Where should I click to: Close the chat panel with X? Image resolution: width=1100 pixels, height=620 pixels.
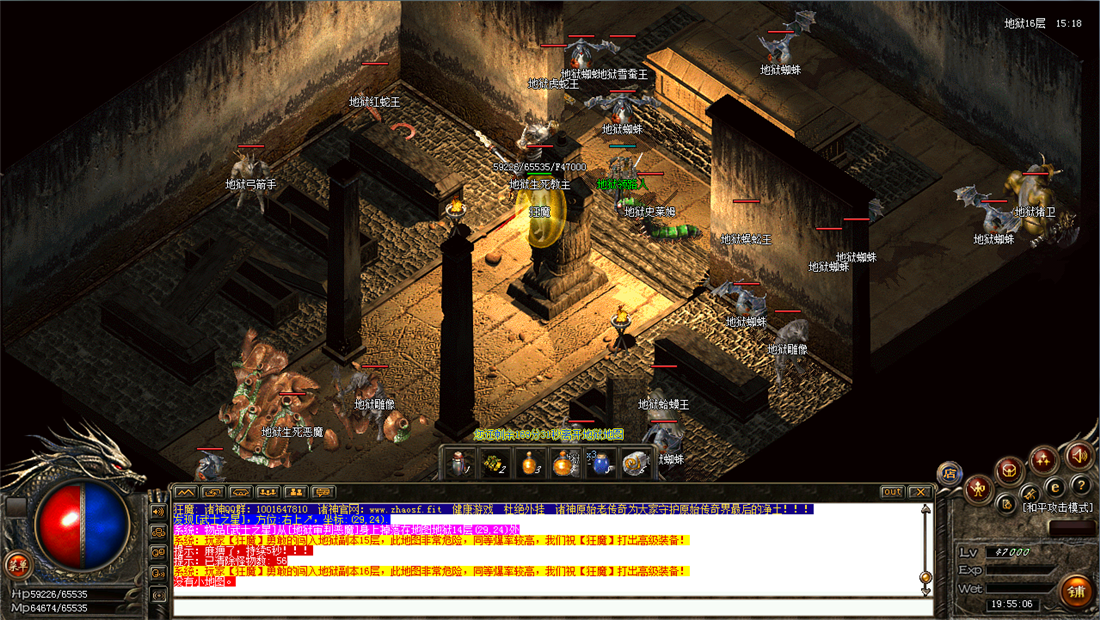click(x=919, y=492)
